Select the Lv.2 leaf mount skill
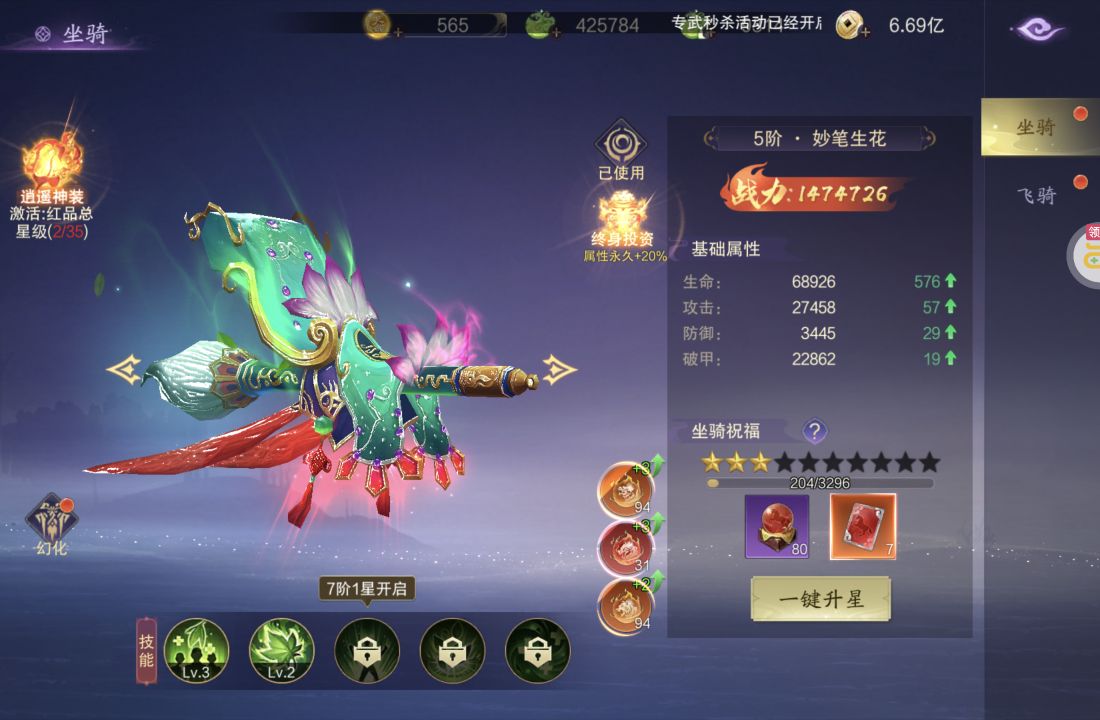 [281, 650]
